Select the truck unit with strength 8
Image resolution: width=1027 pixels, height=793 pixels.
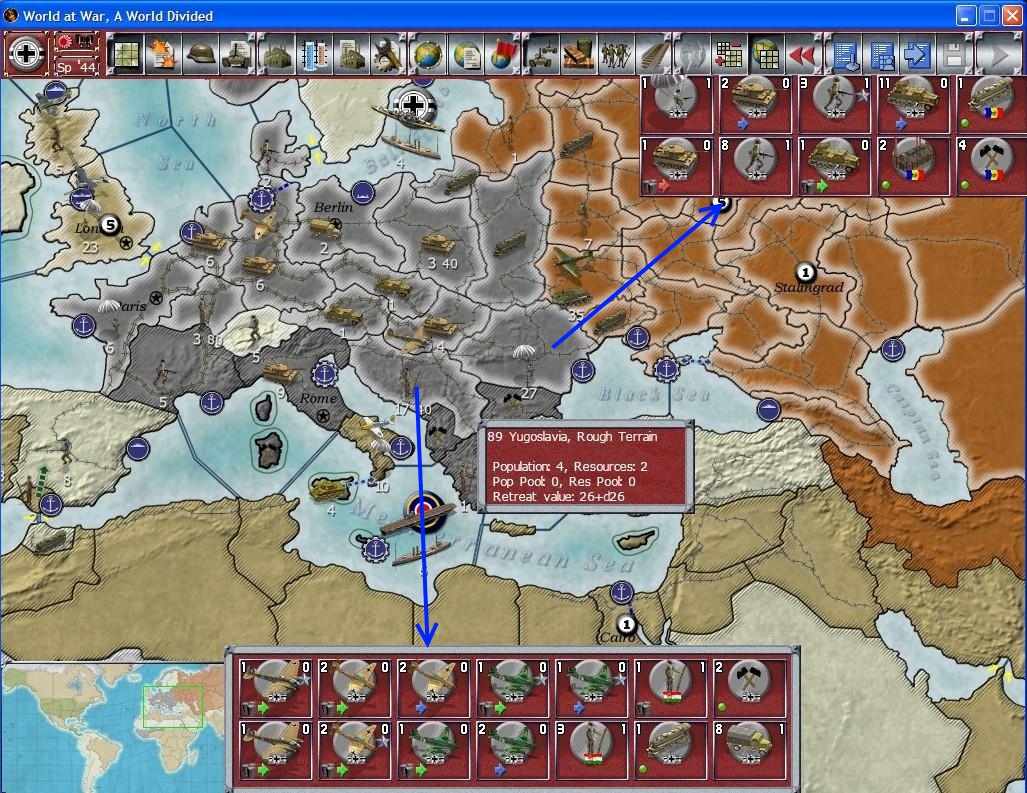[x=750, y=746]
